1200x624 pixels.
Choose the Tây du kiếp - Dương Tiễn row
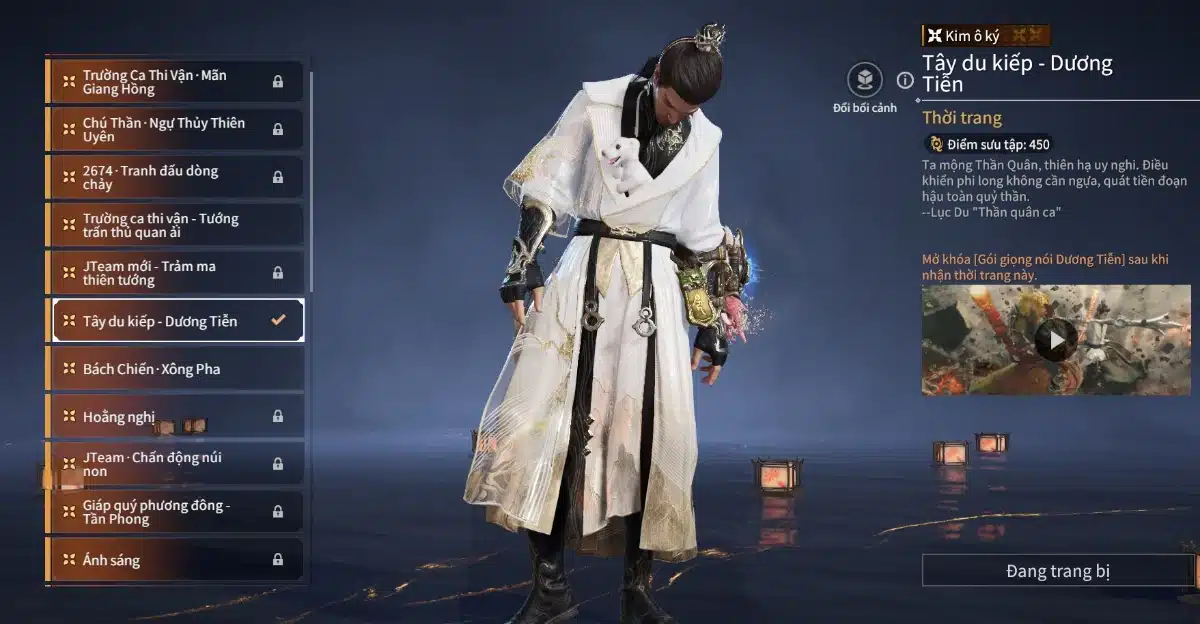tap(175, 321)
